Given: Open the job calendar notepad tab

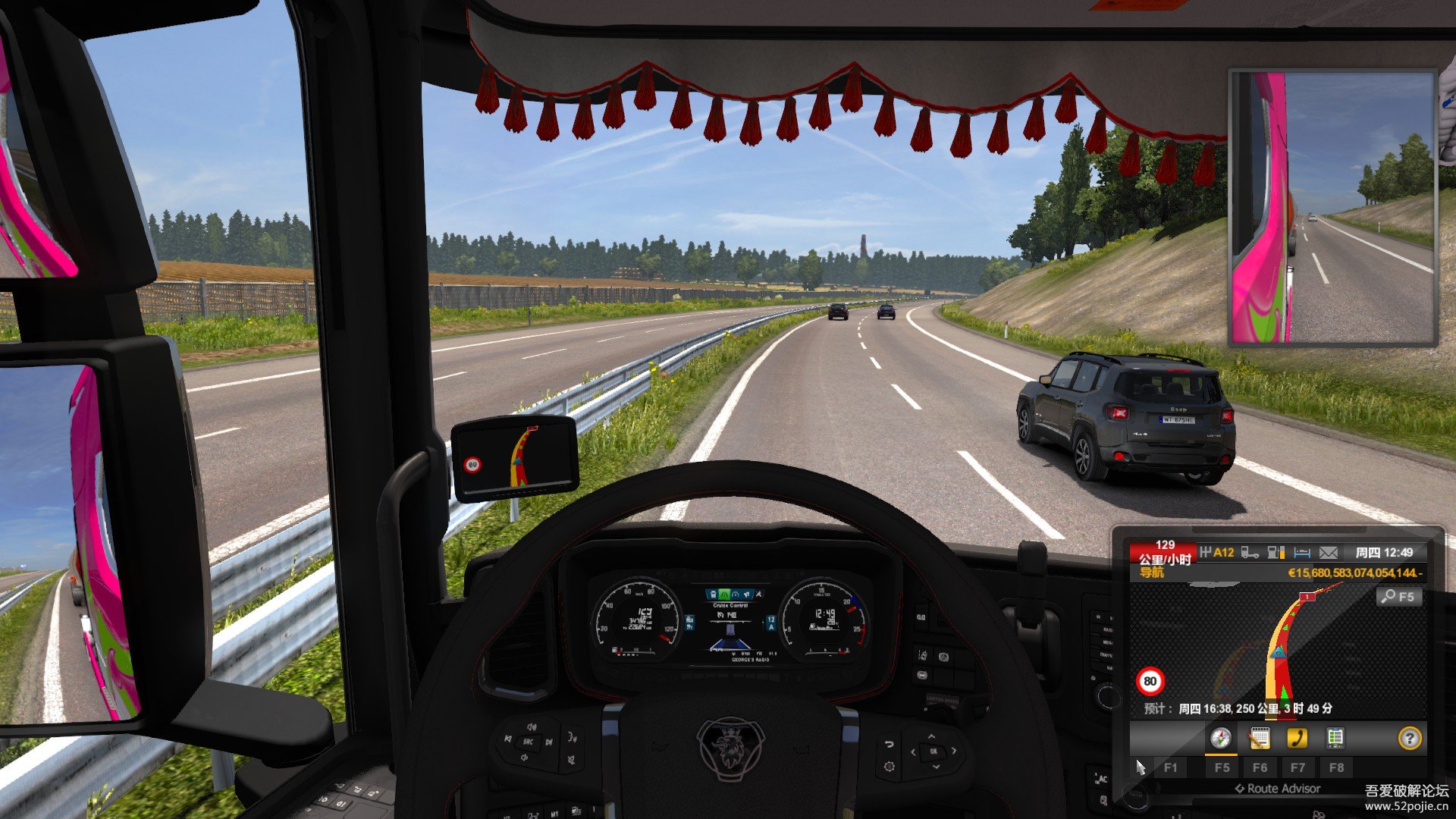Looking at the screenshot, I should (1259, 738).
